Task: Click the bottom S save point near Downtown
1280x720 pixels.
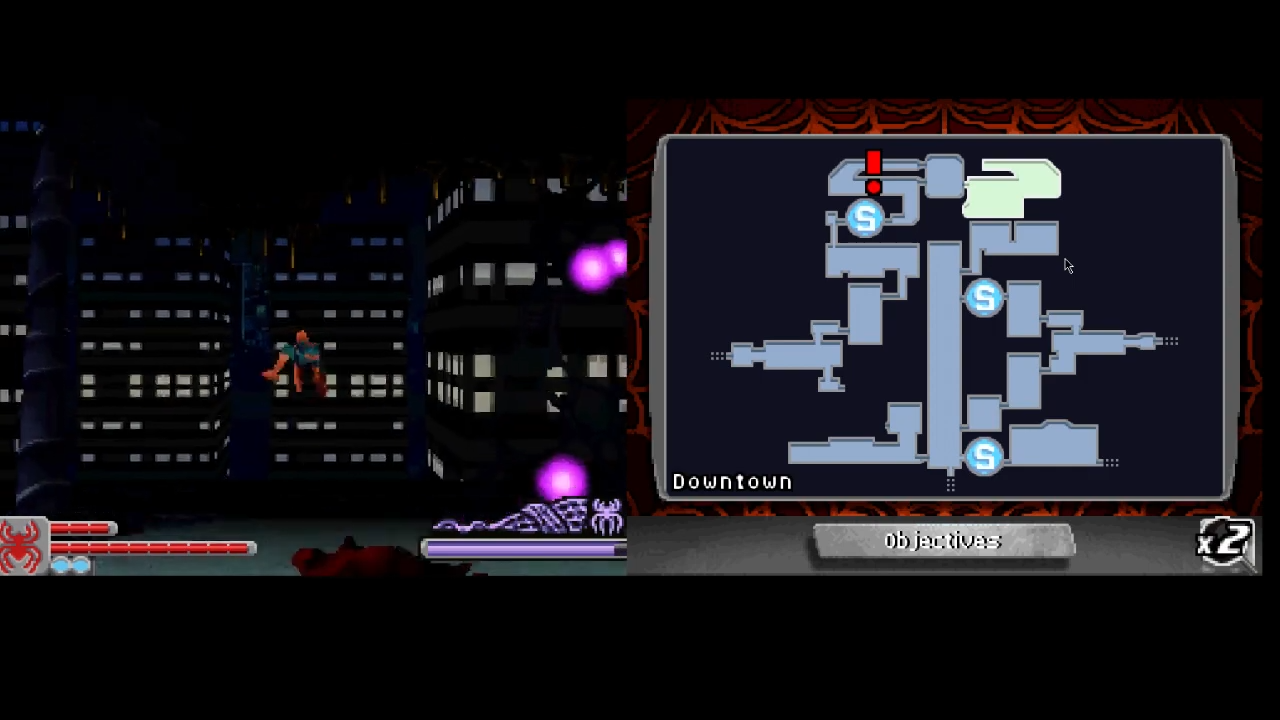Action: pos(984,456)
